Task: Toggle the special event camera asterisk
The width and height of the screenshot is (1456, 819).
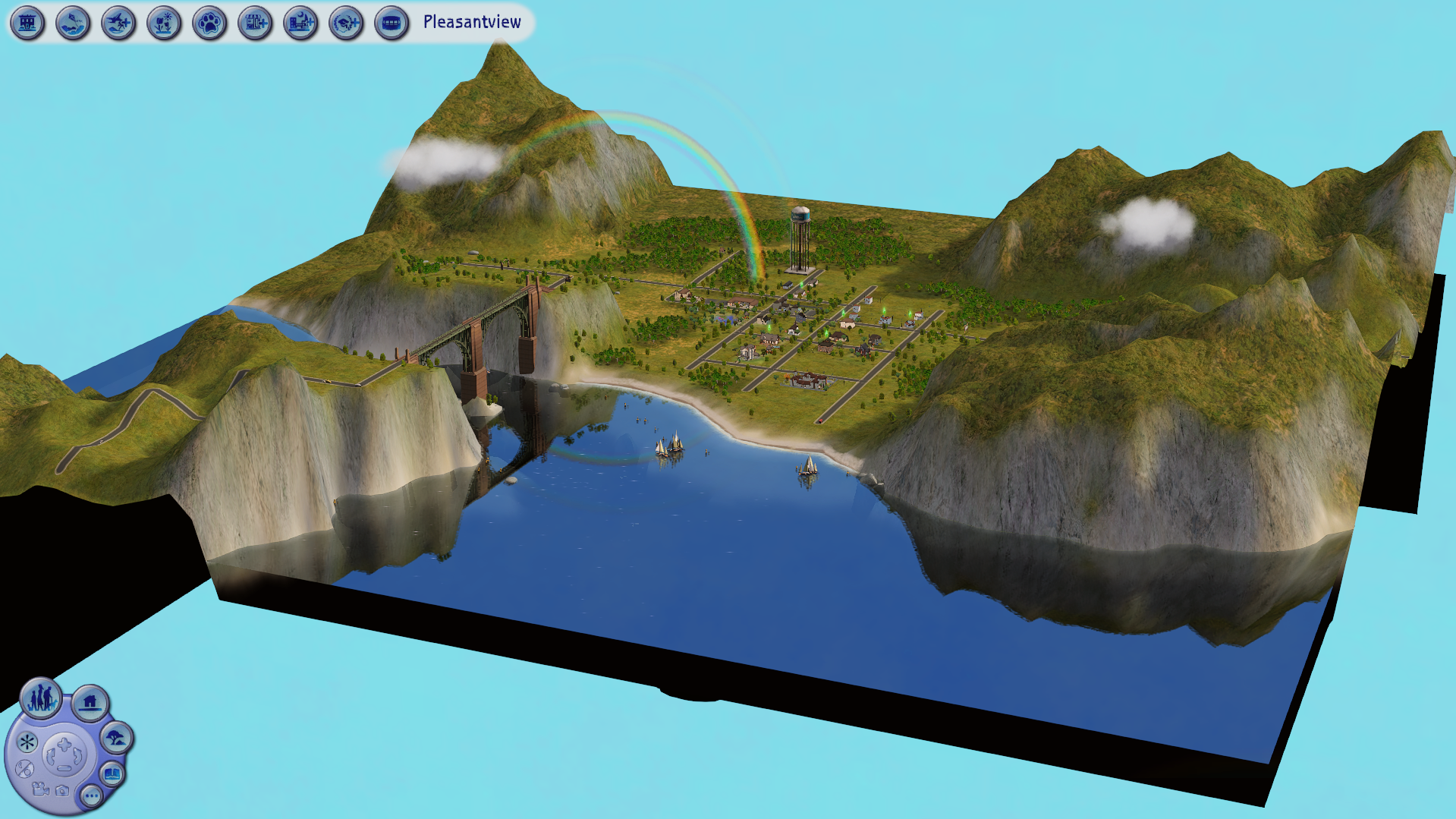Action: click(x=27, y=743)
